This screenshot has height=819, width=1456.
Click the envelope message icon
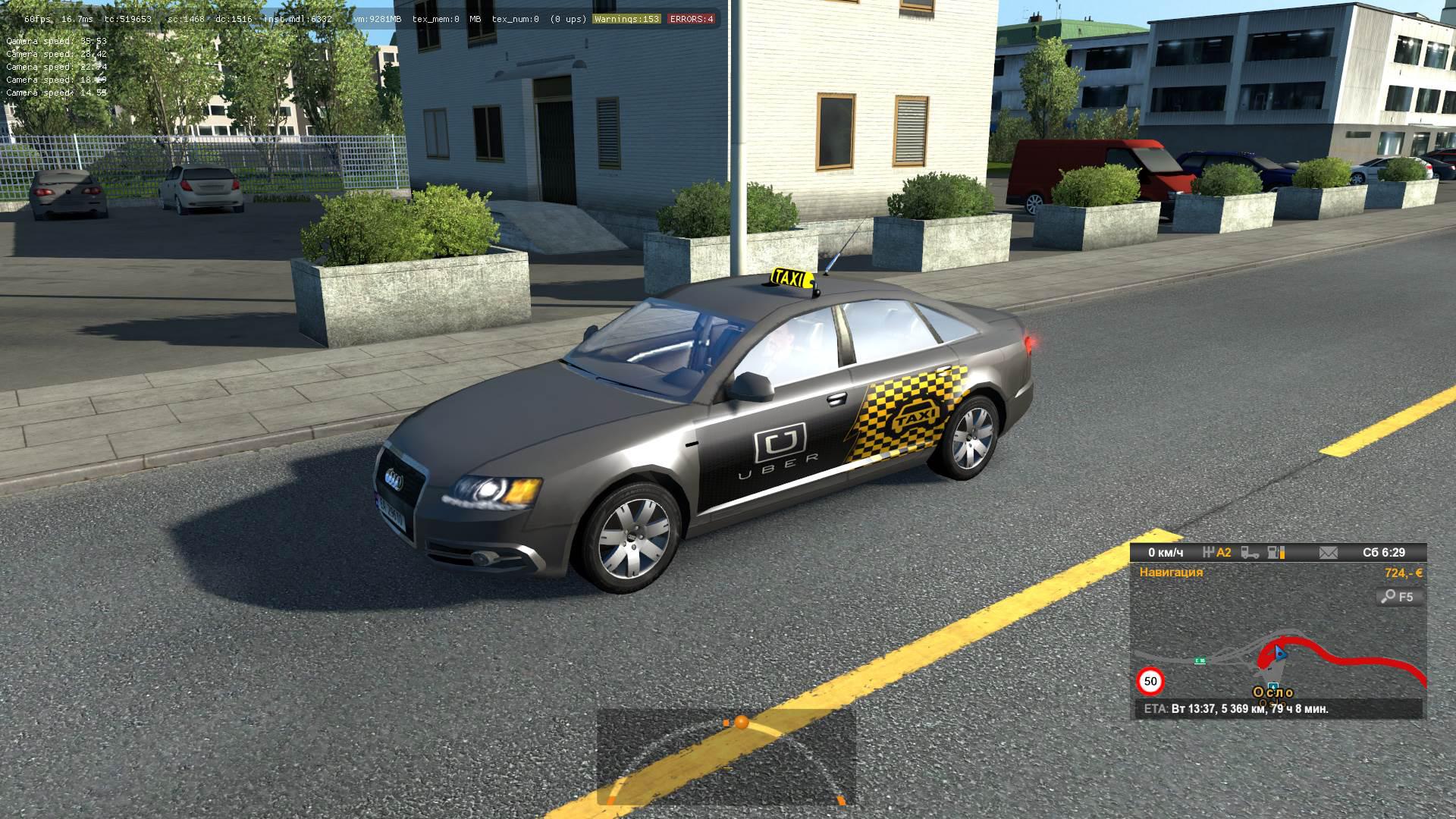(x=1329, y=554)
